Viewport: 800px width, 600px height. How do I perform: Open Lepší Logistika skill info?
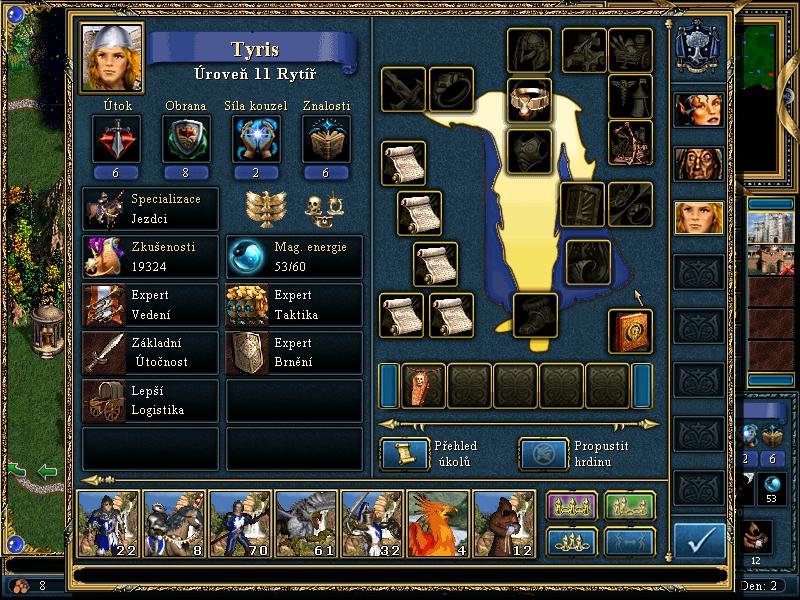click(x=150, y=401)
